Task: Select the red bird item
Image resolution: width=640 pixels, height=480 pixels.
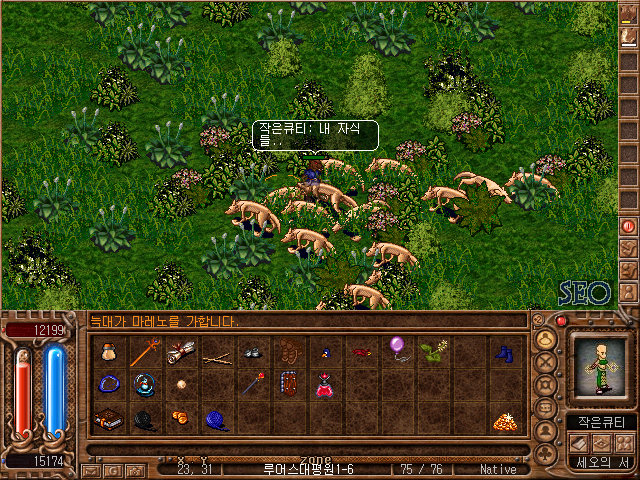Action: pos(361,352)
